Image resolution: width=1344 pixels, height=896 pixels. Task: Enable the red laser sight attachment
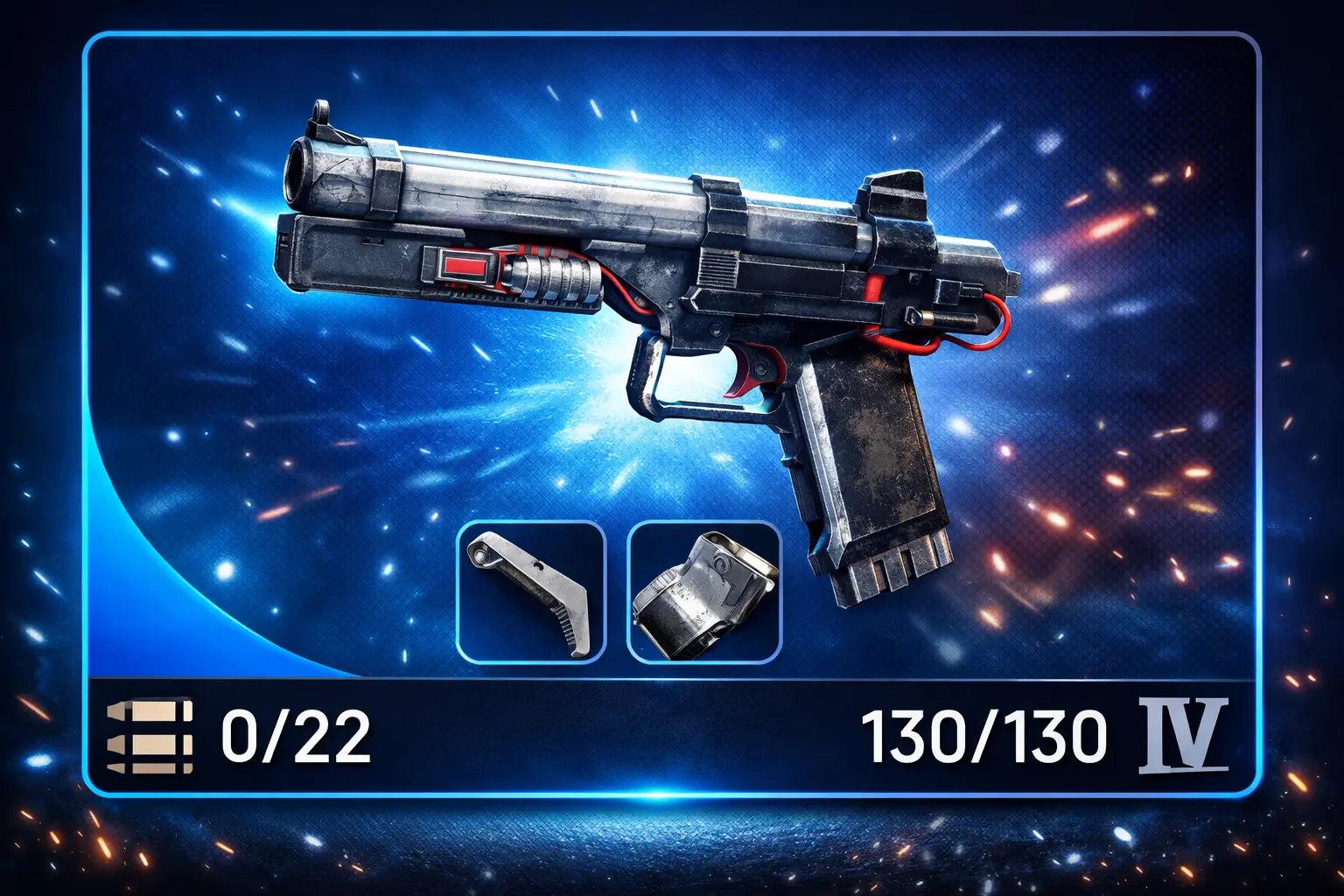tap(464, 269)
